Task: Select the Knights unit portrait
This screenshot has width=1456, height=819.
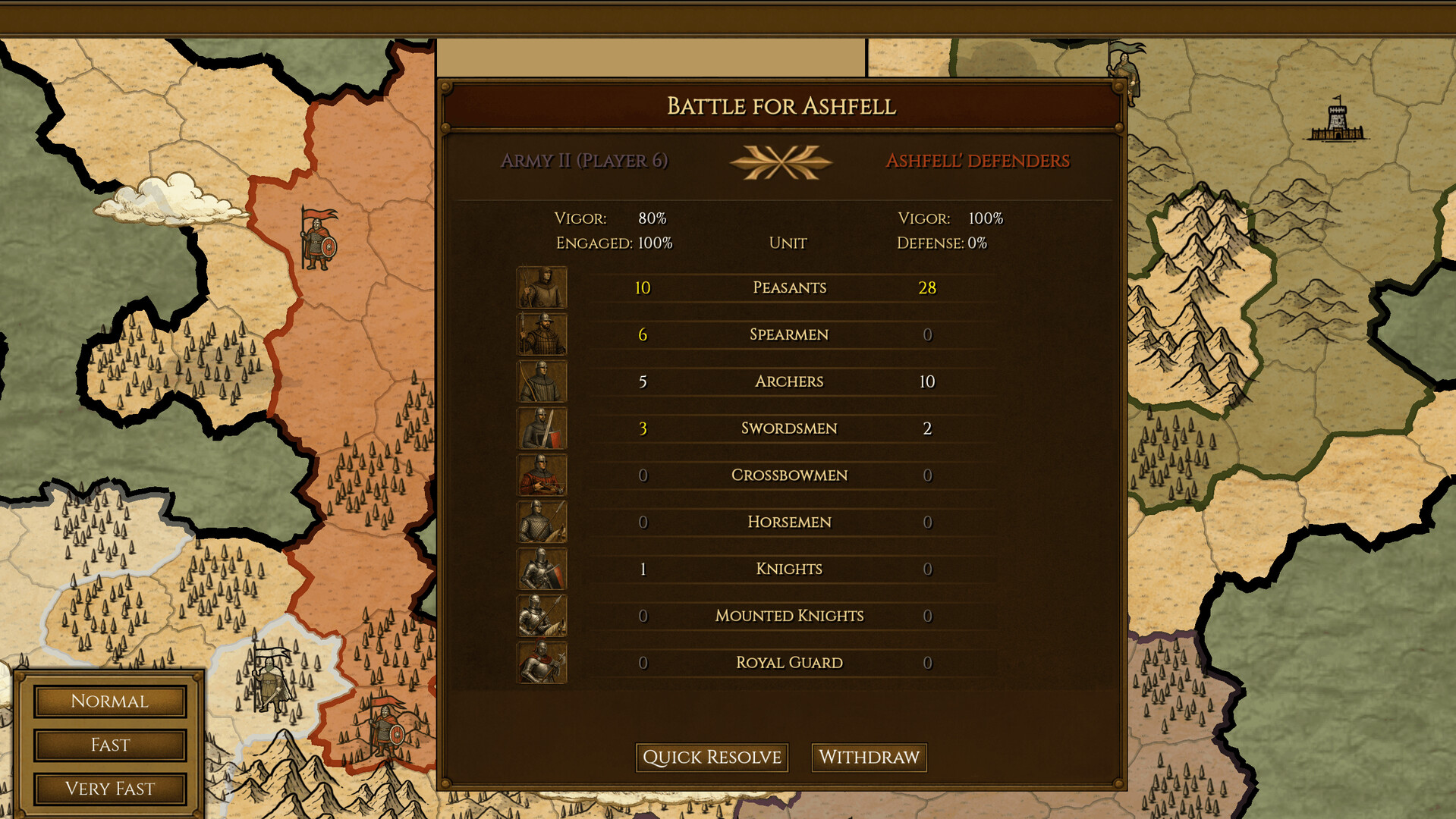Action: [x=541, y=569]
